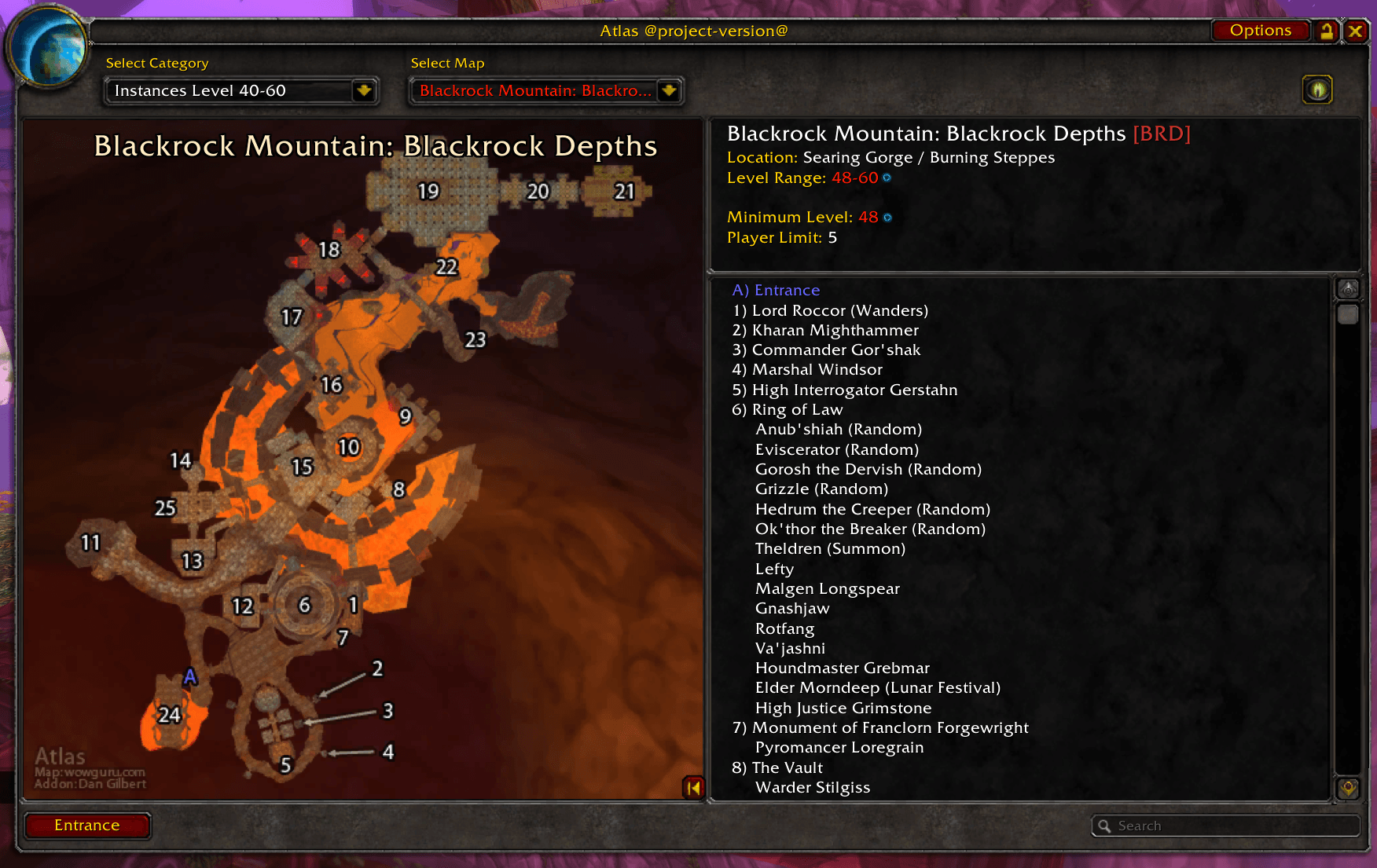This screenshot has height=868, width=1377.
Task: Select the Lord Roccor list entry
Action: click(830, 310)
